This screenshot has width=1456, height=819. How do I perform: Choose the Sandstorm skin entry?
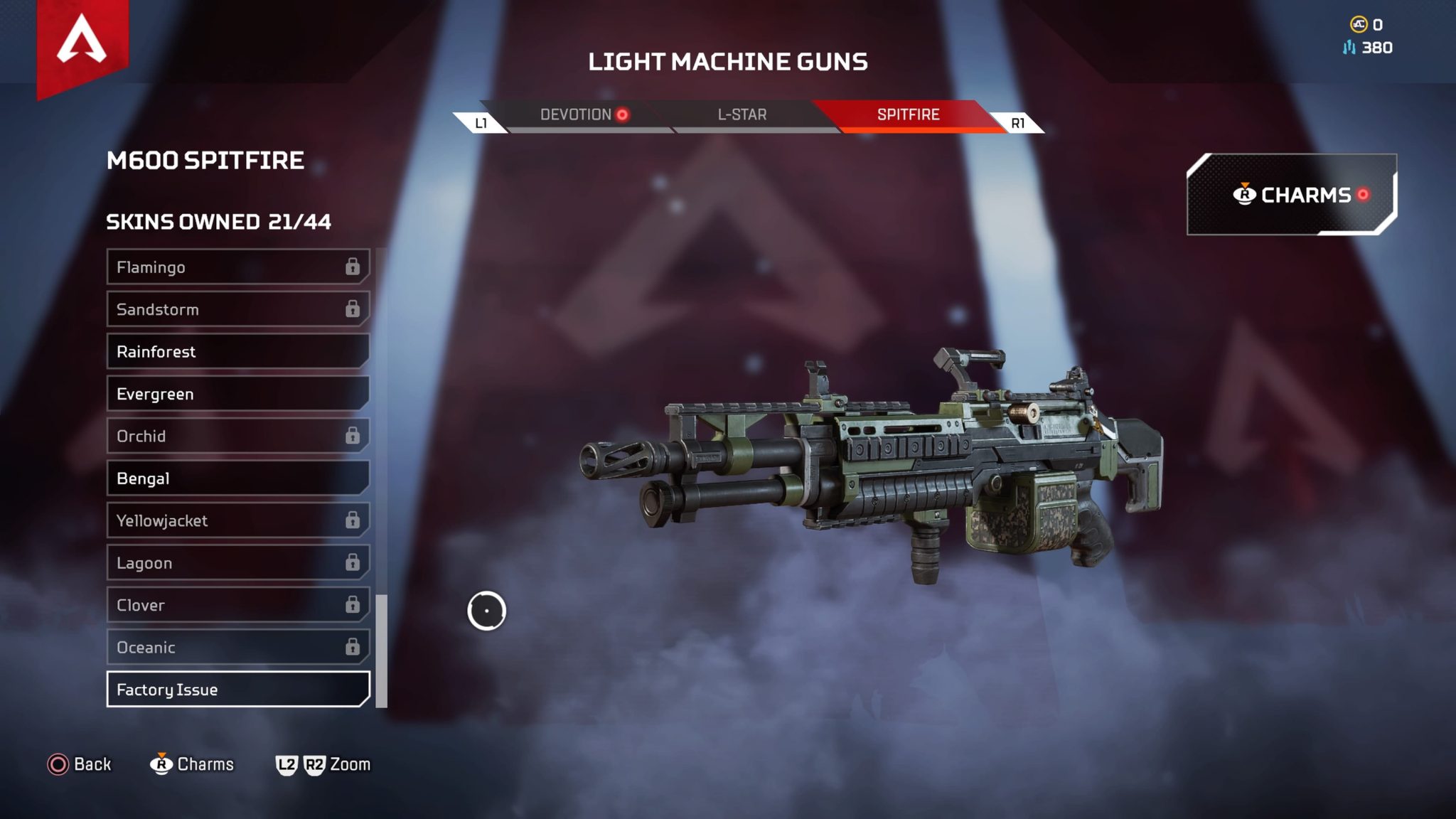coord(237,309)
